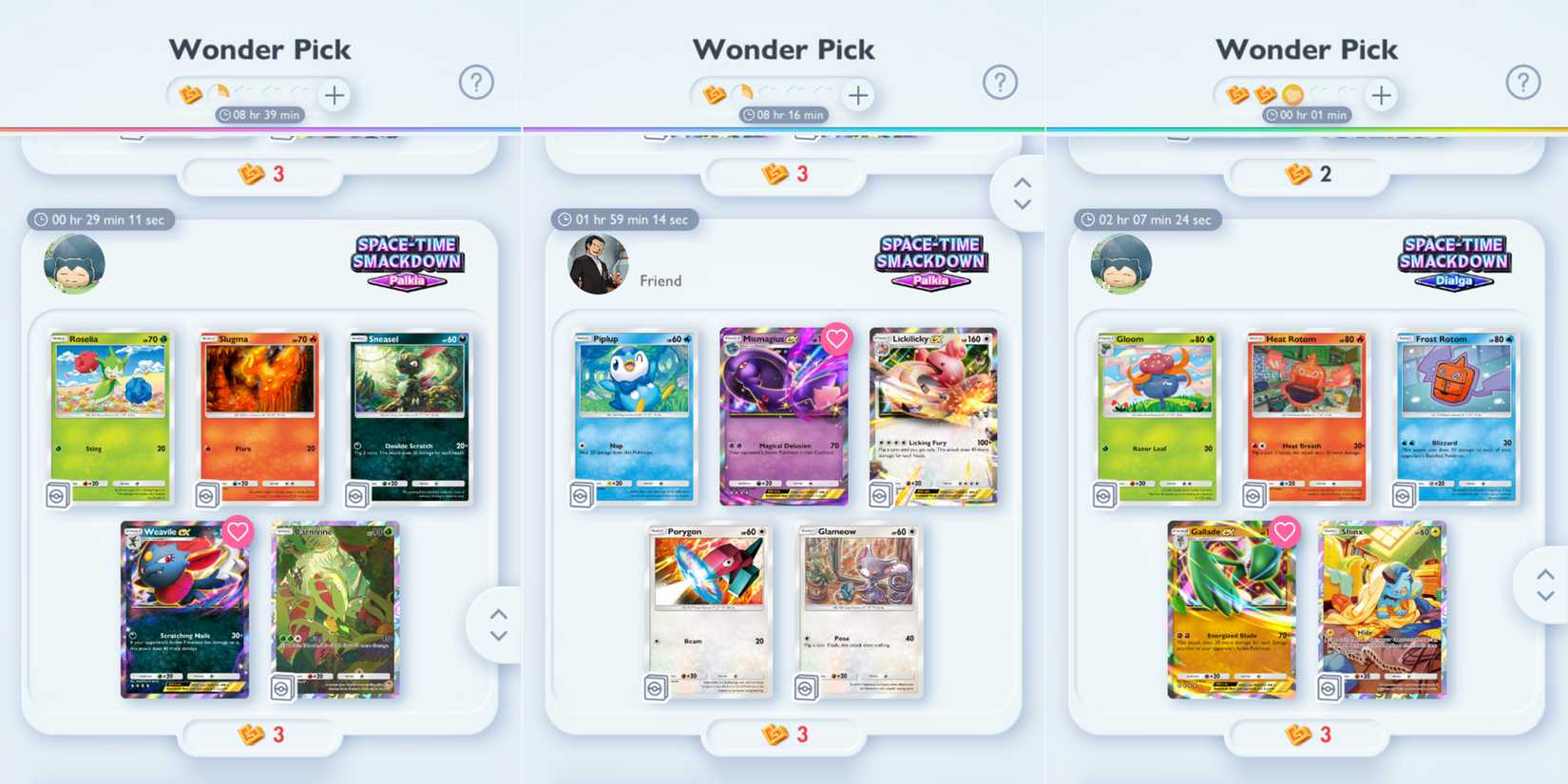Viewport: 1568px width, 784px height.
Task: Click the pack icon on the Roselia card
Action: tap(60, 493)
